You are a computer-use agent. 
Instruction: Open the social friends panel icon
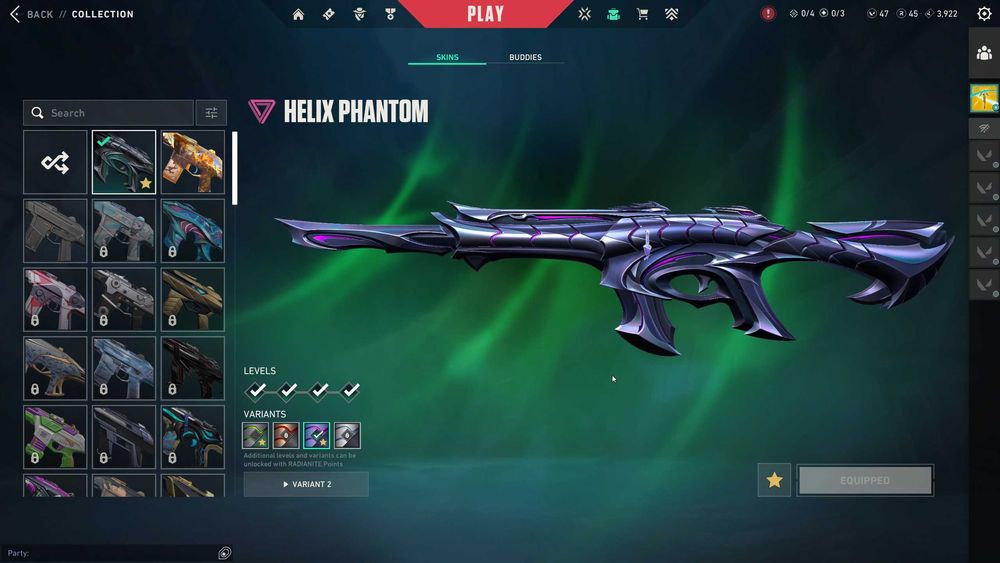coord(984,54)
